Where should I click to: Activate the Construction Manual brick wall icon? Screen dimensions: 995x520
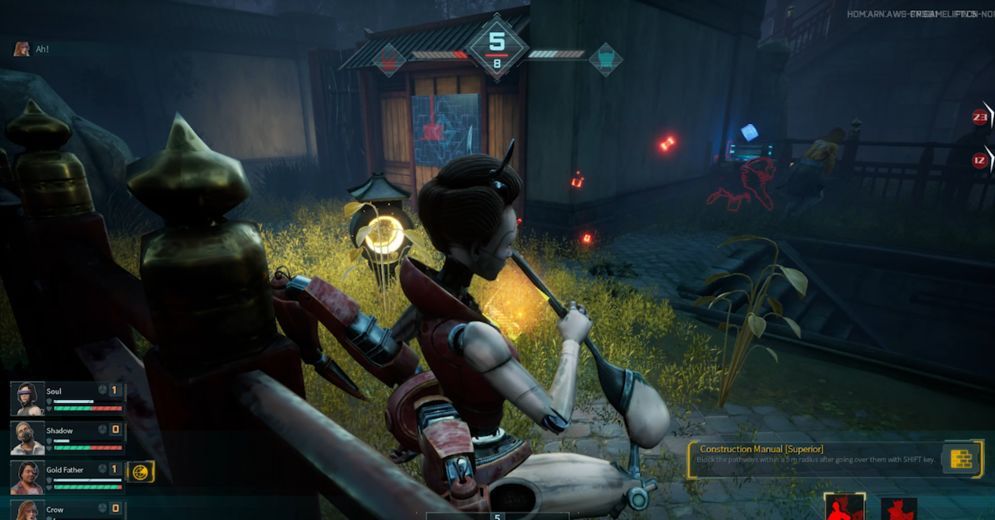click(961, 458)
